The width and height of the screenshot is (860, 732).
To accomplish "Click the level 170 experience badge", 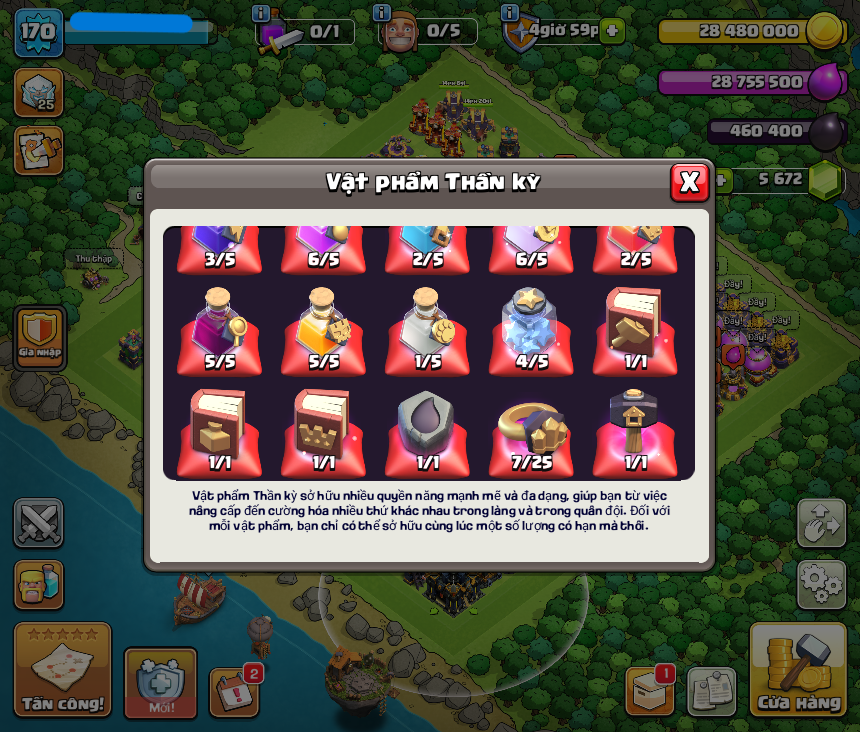I will click(38, 32).
